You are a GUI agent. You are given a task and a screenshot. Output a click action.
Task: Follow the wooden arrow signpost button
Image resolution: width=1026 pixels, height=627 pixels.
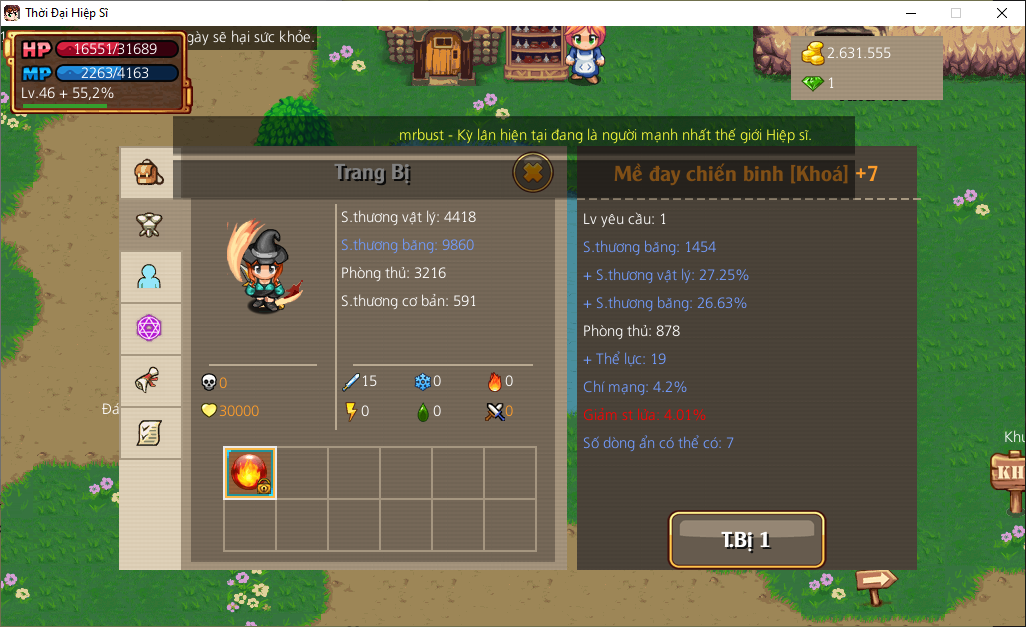coord(877,580)
